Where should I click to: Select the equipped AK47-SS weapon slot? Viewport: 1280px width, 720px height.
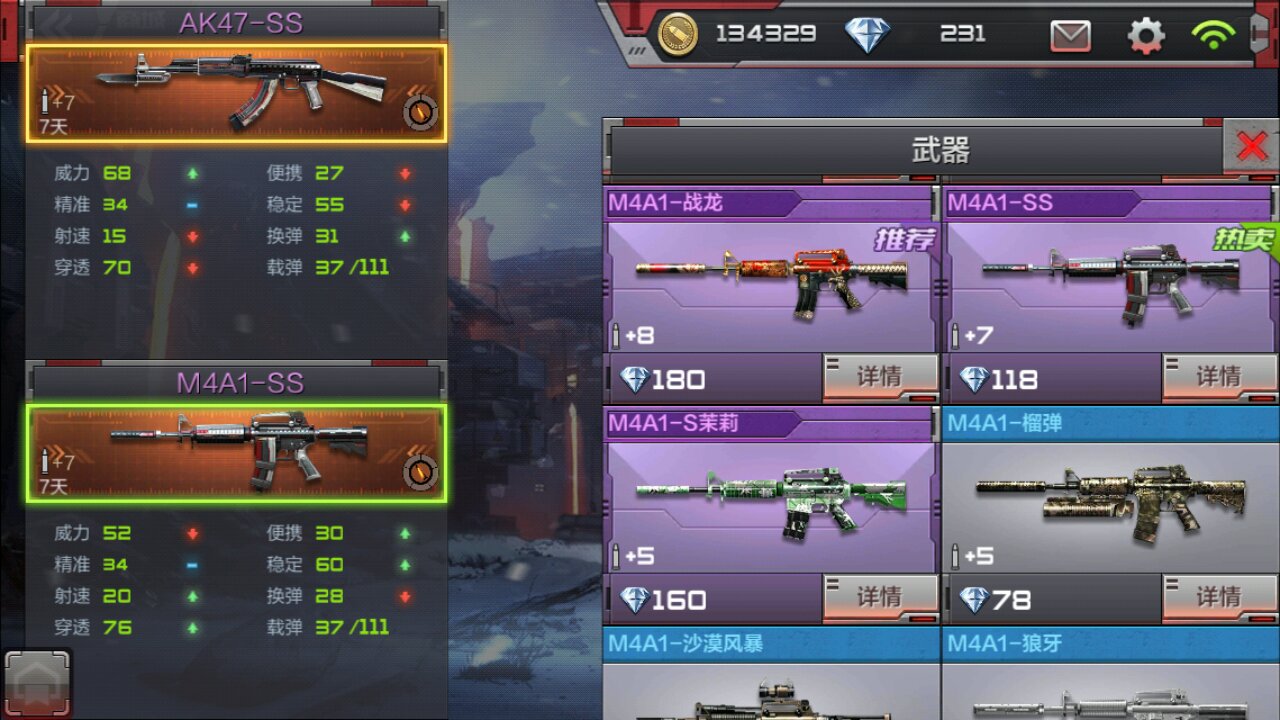pos(236,93)
